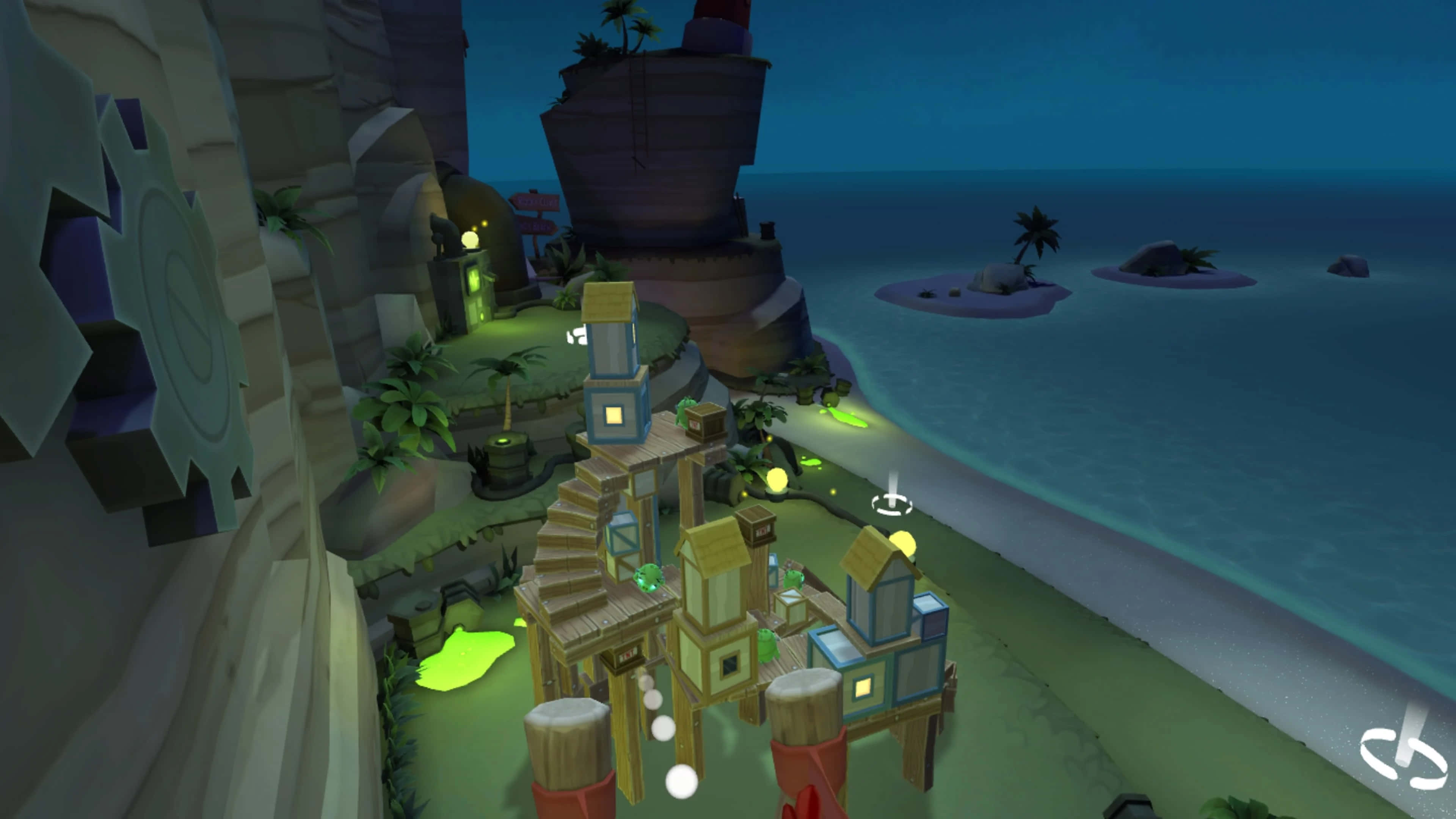Screen dimensions: 1456x819
Task: Choose the small teleport marker near the shoreline
Action: [892, 502]
